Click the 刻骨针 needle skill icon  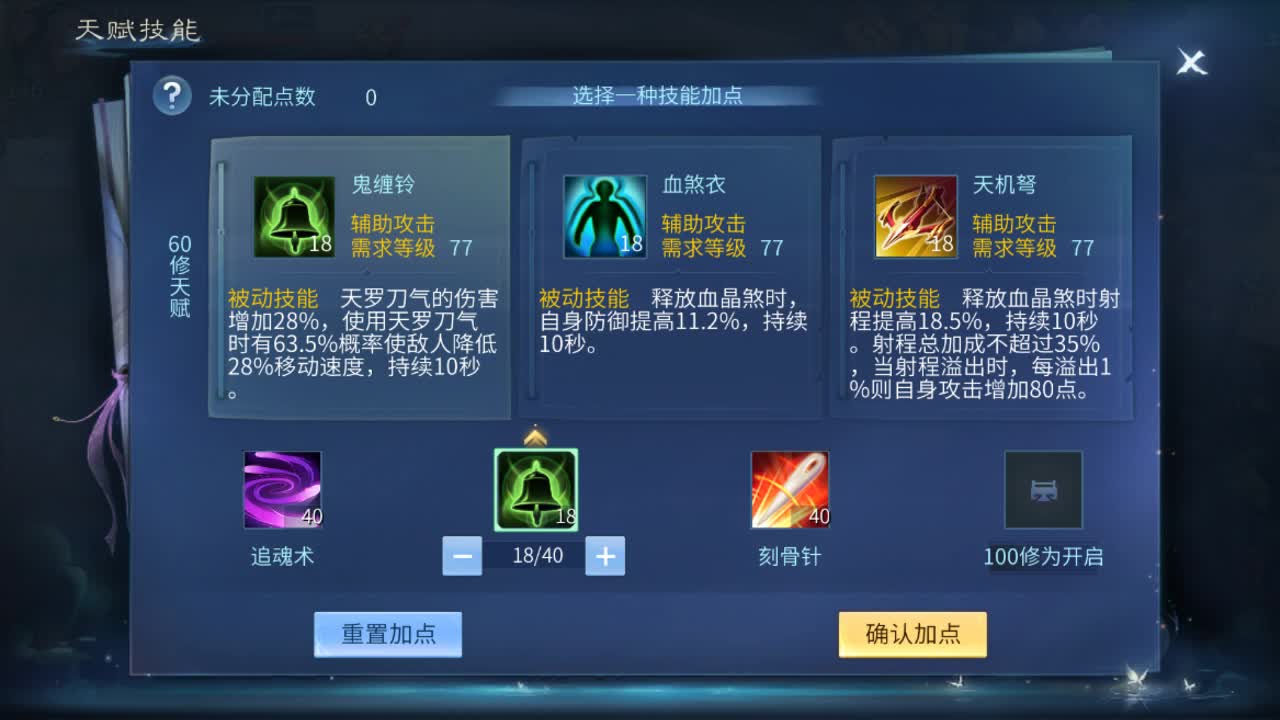pos(789,488)
